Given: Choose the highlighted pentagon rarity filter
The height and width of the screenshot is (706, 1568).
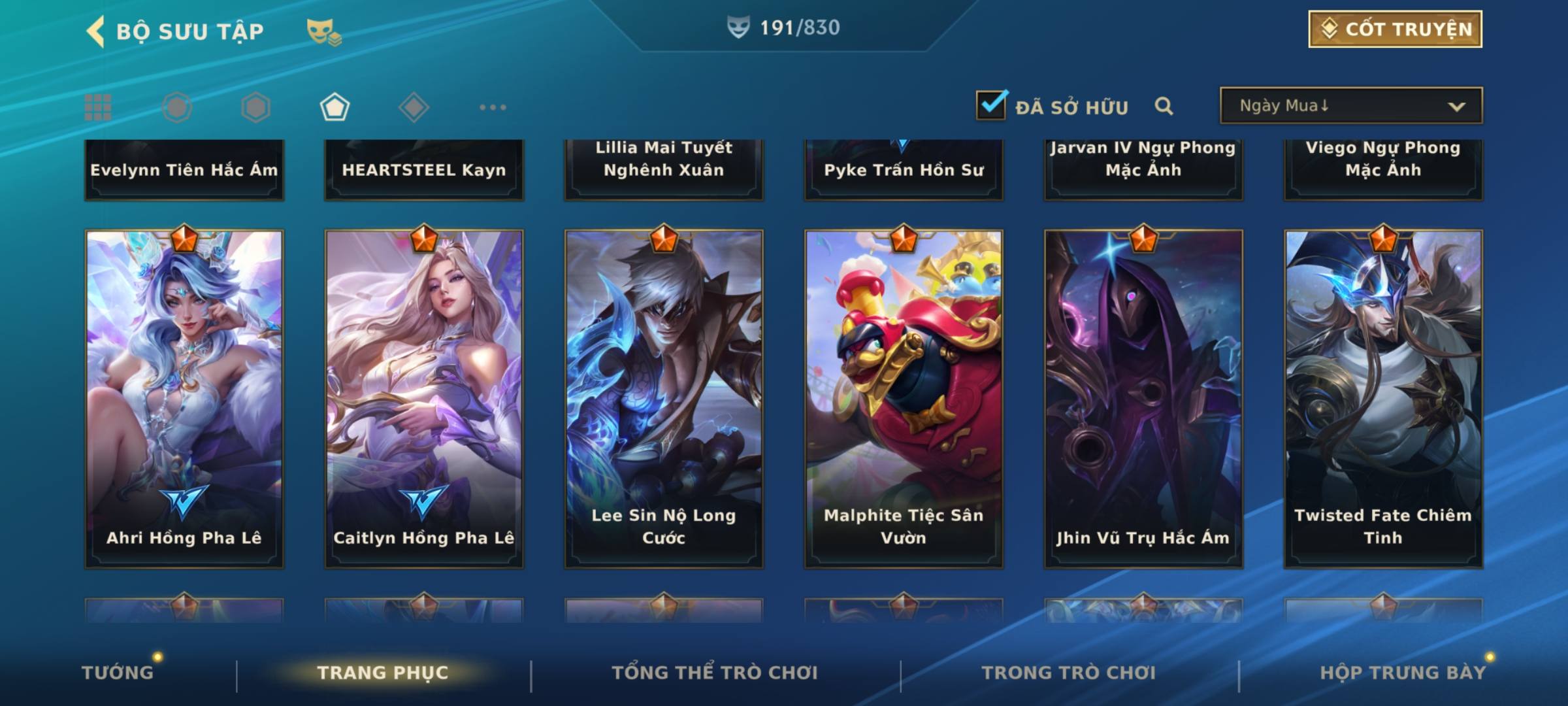Looking at the screenshot, I should point(335,107).
